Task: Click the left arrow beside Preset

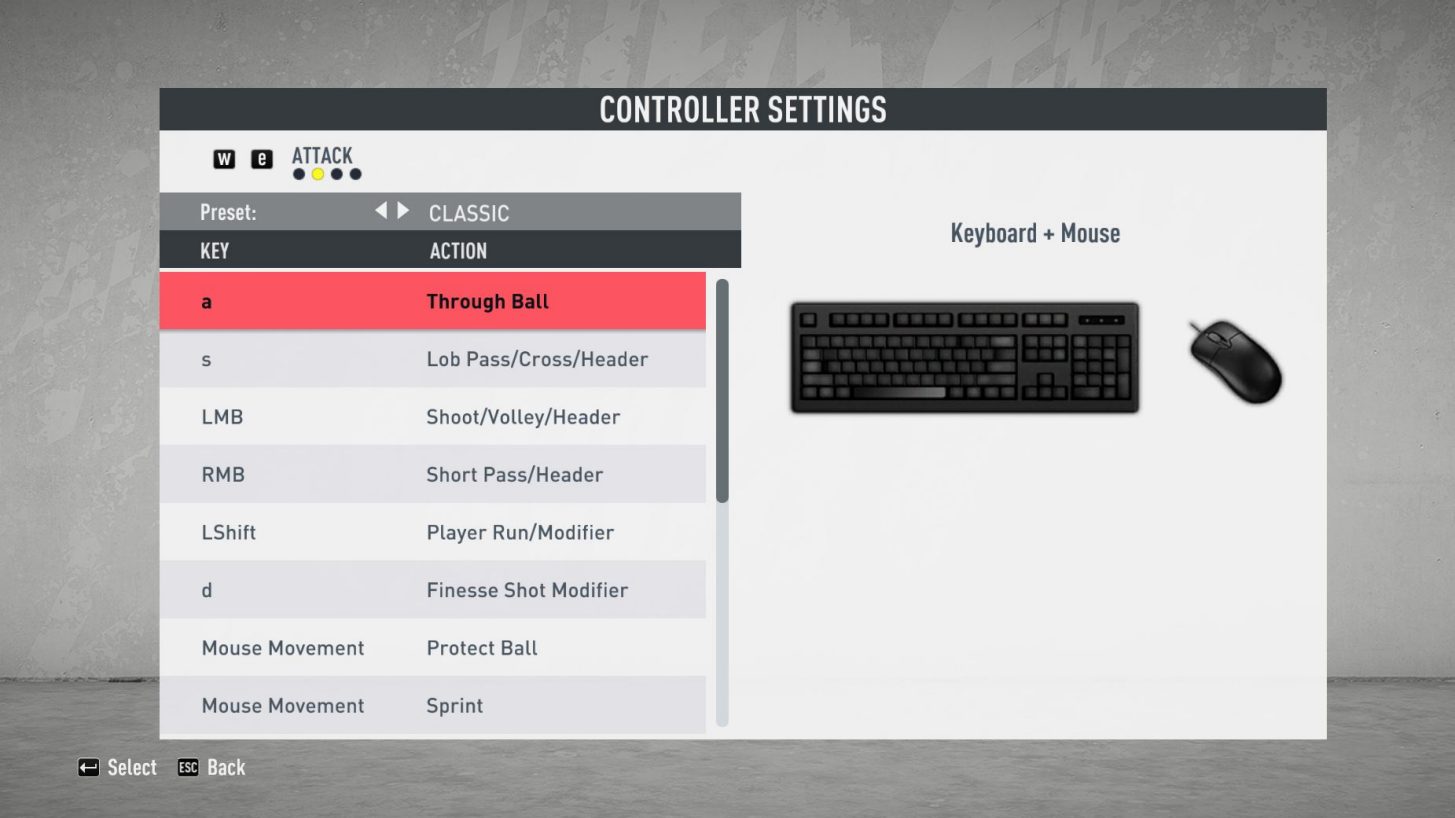Action: 383,212
